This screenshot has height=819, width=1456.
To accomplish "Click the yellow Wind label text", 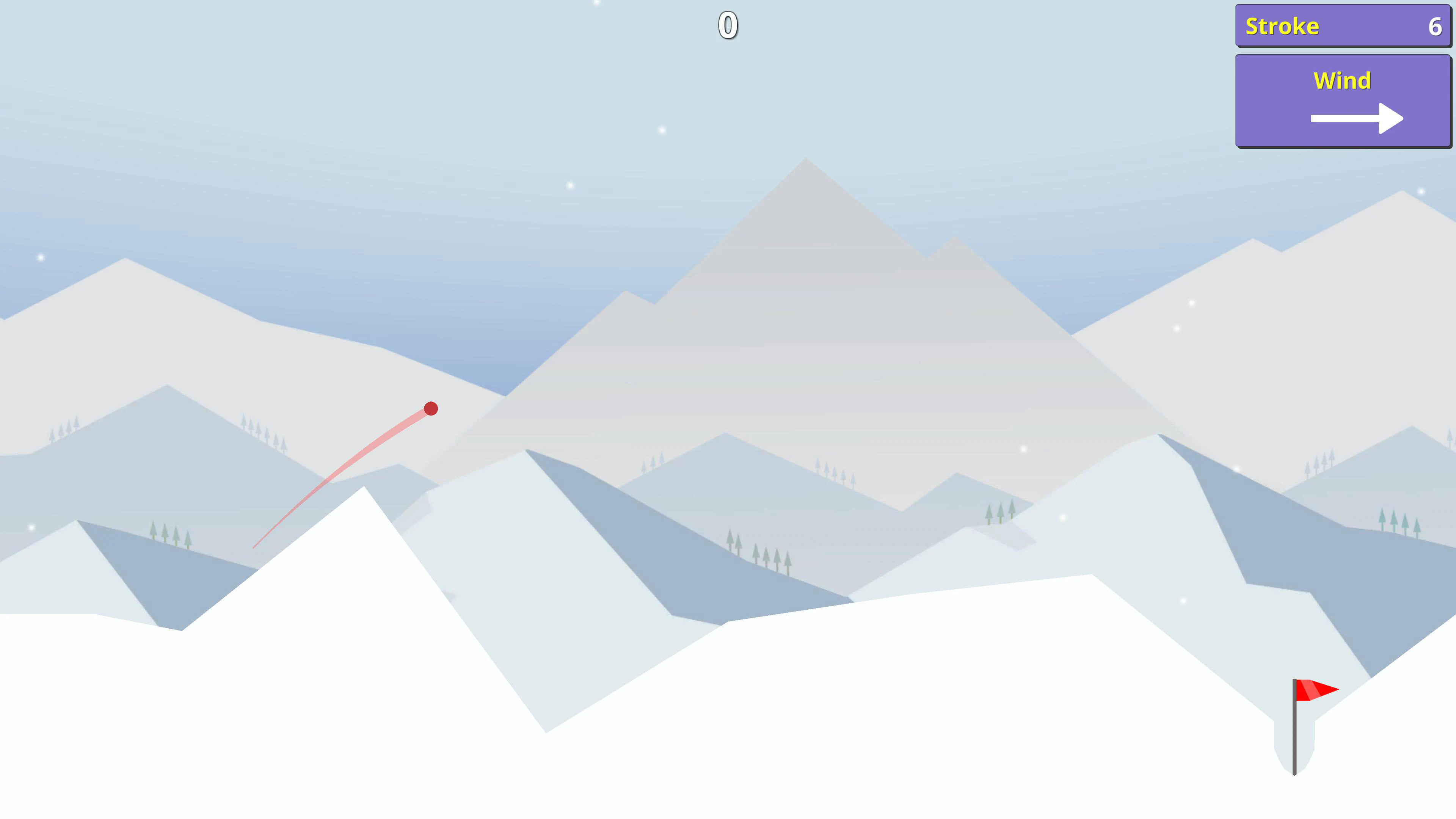I will pyautogui.click(x=1342, y=80).
